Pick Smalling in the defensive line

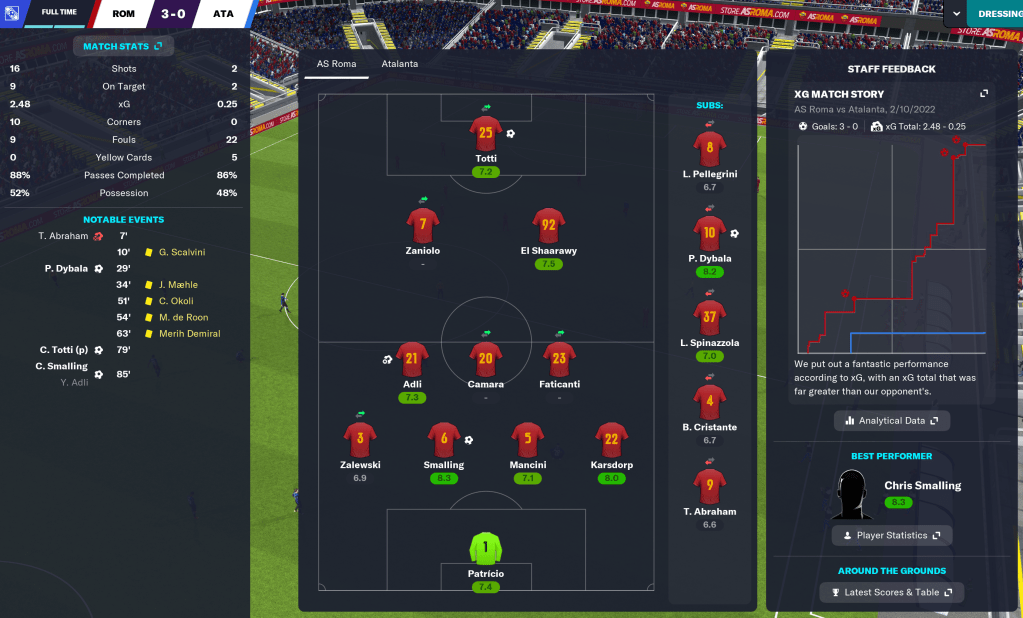pos(444,440)
